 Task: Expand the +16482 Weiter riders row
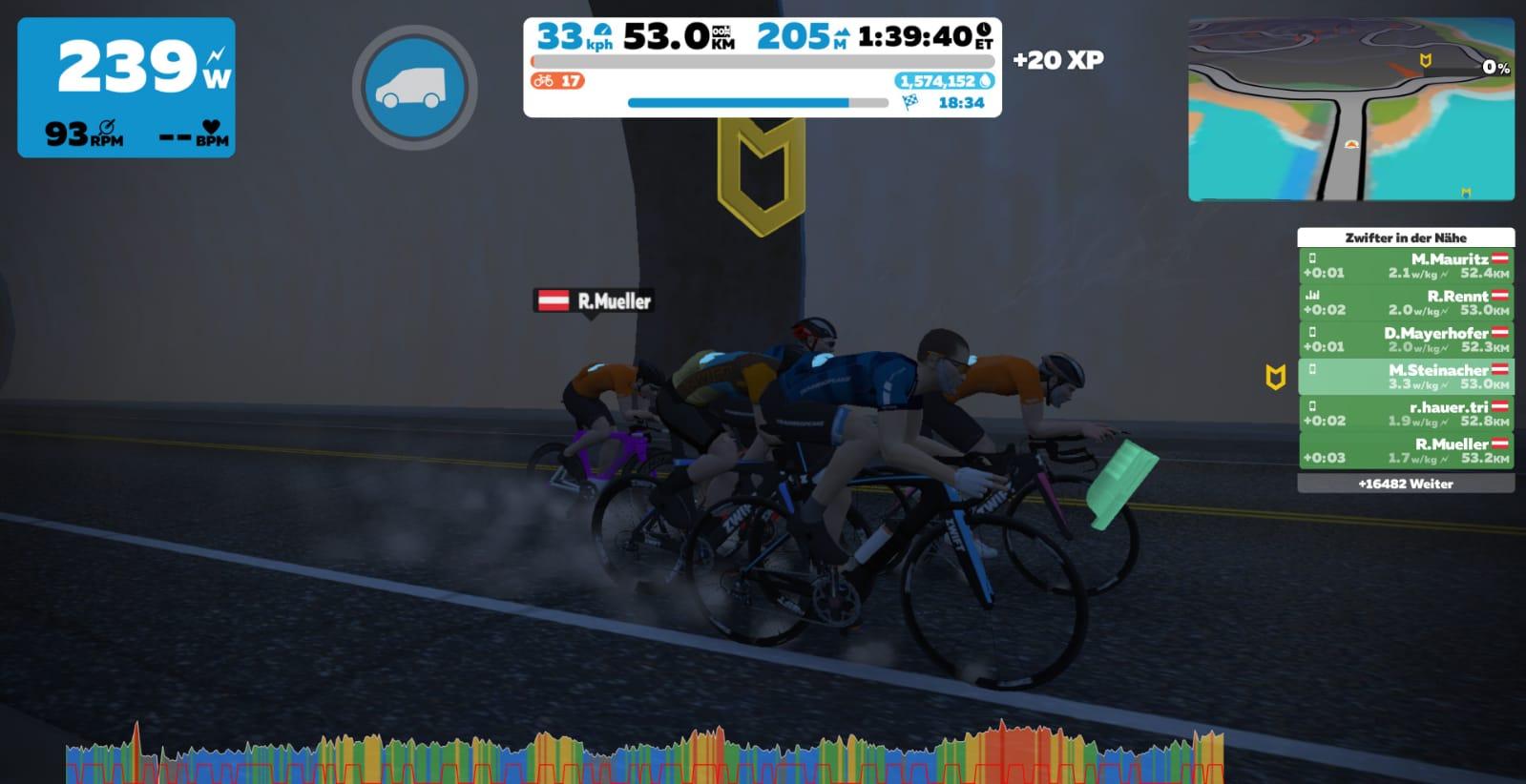tap(1405, 484)
